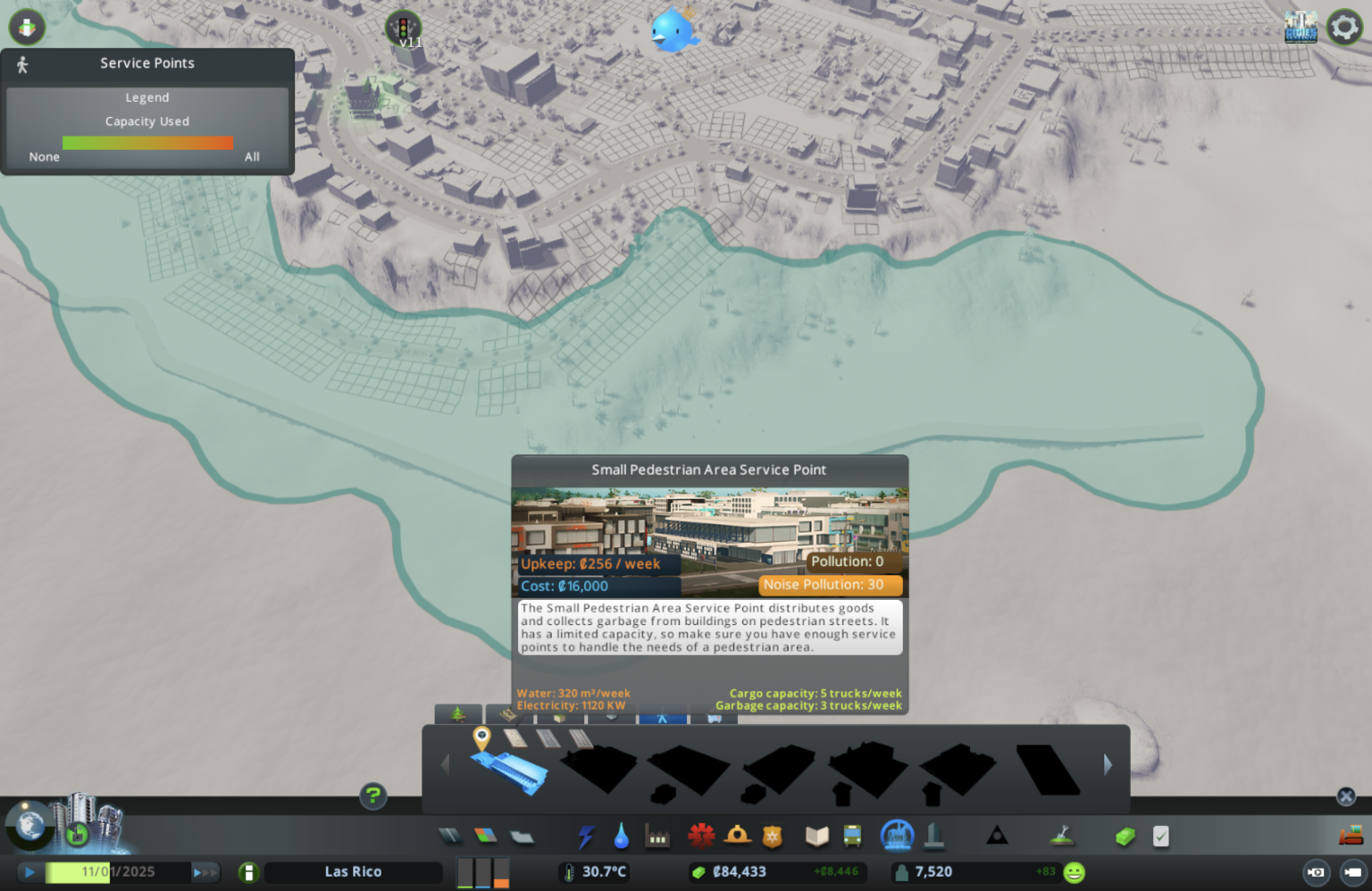This screenshot has height=891, width=1372.
Task: Open the Water and Sewage menu
Action: (620, 836)
